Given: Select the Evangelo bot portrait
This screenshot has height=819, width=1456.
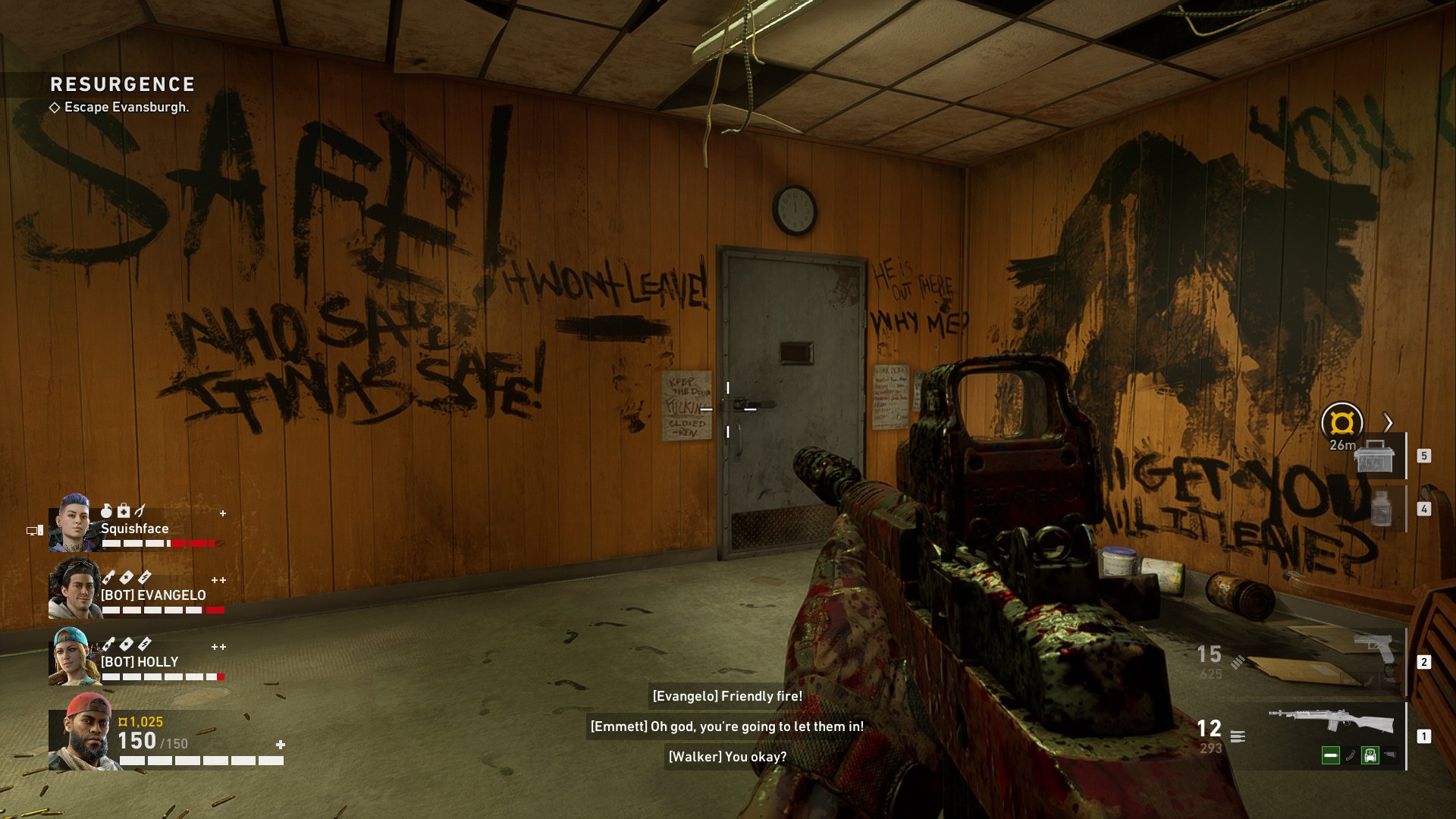Looking at the screenshot, I should 74,589.
